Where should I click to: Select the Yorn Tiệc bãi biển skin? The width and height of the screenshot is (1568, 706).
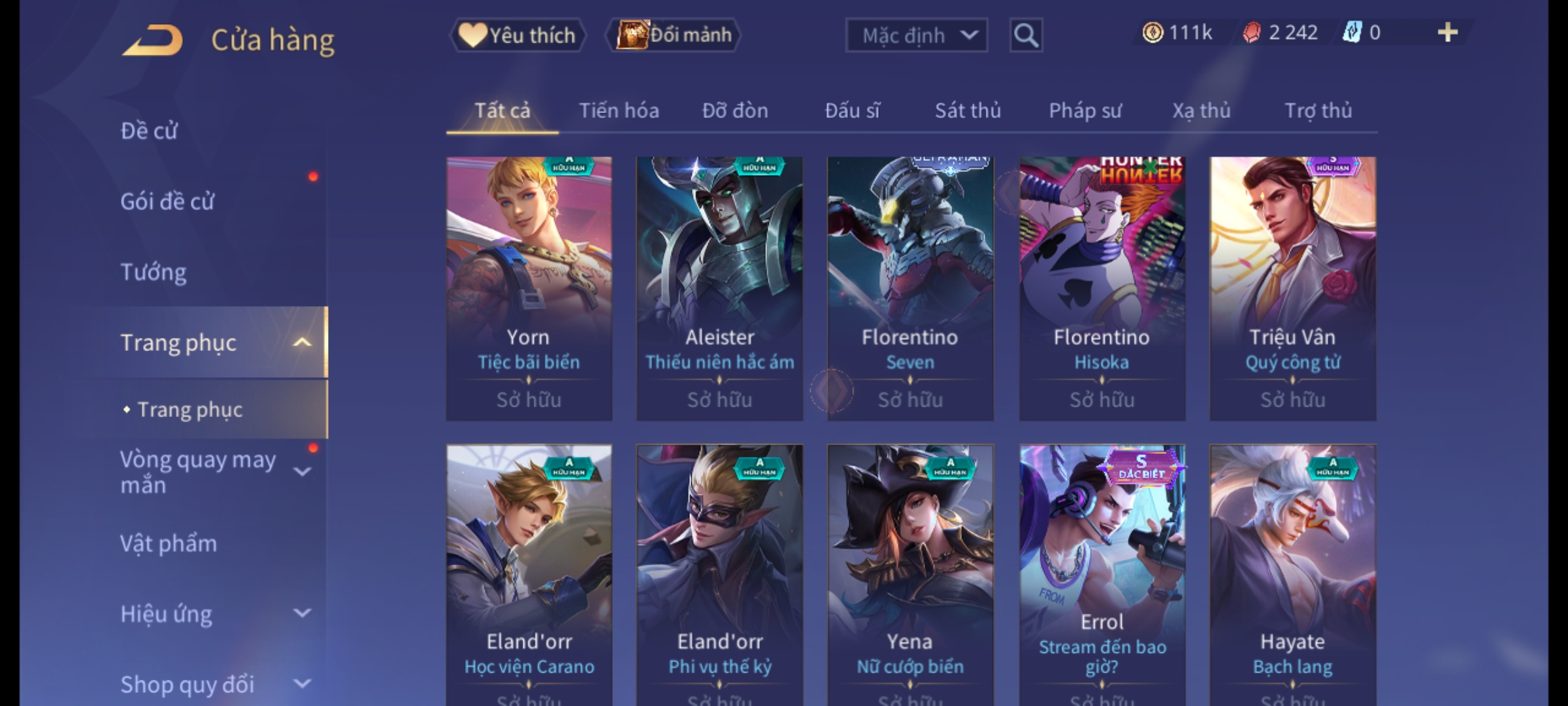pos(529,288)
